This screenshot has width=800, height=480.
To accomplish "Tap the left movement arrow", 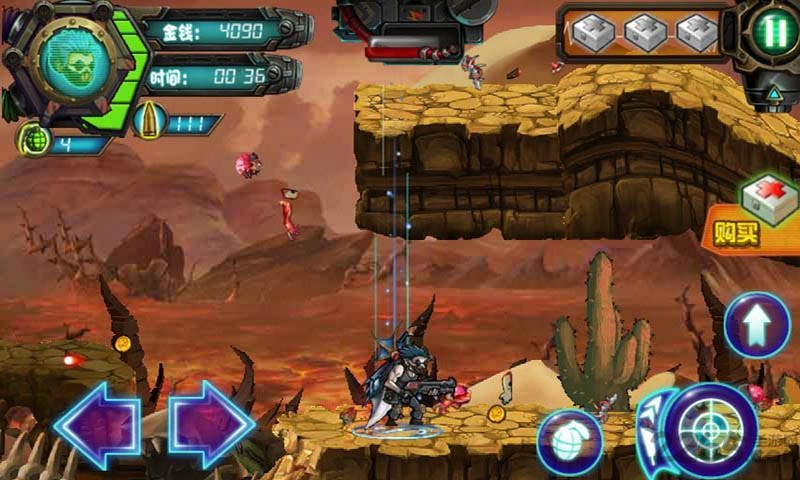I will tap(96, 424).
